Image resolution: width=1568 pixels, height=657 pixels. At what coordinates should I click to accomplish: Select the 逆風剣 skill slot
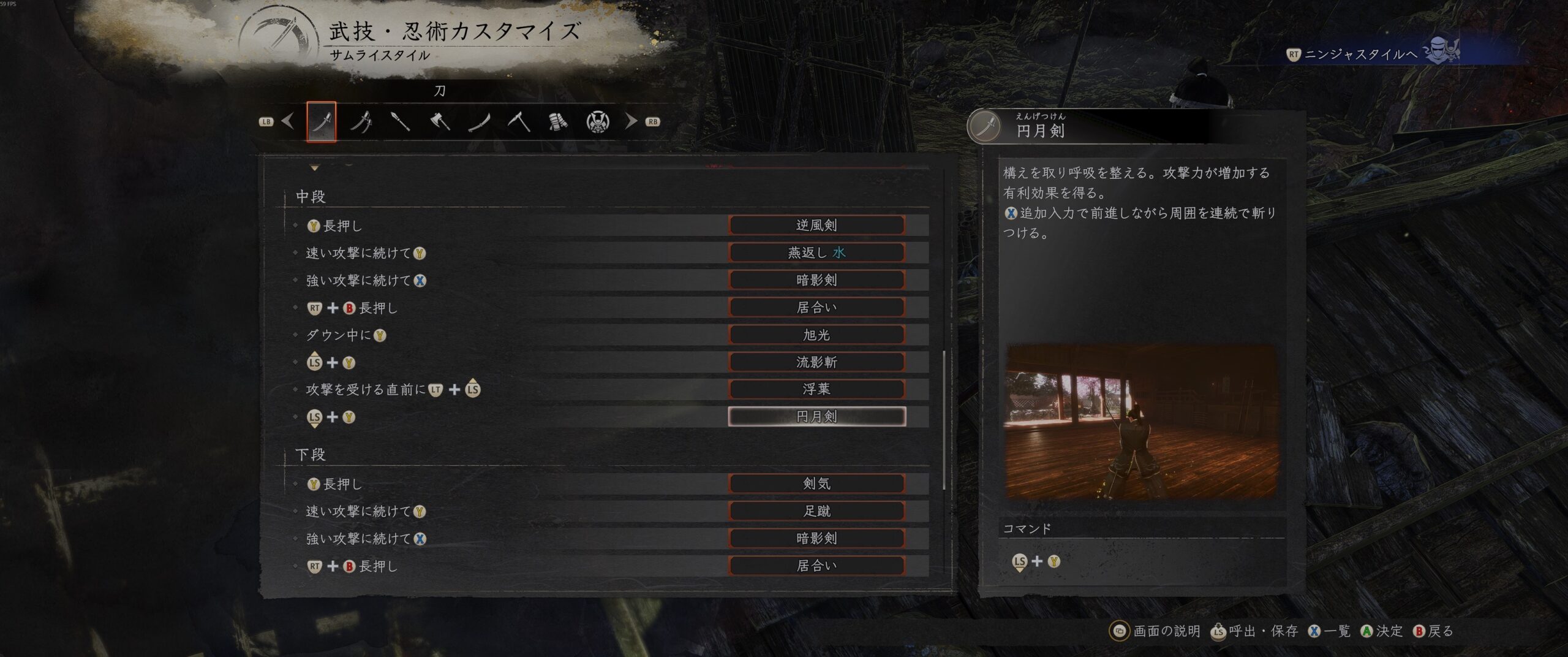click(x=816, y=226)
